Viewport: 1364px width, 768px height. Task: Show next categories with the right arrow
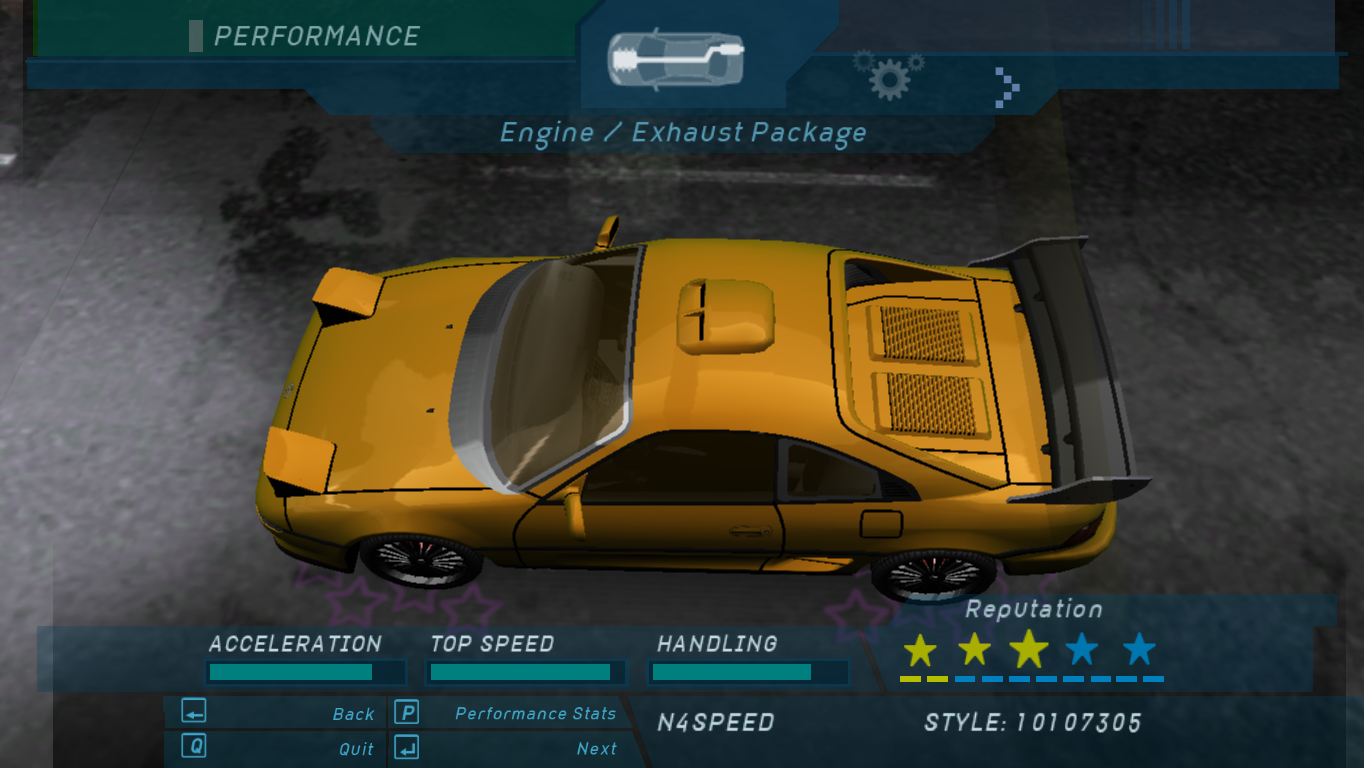click(x=1007, y=87)
